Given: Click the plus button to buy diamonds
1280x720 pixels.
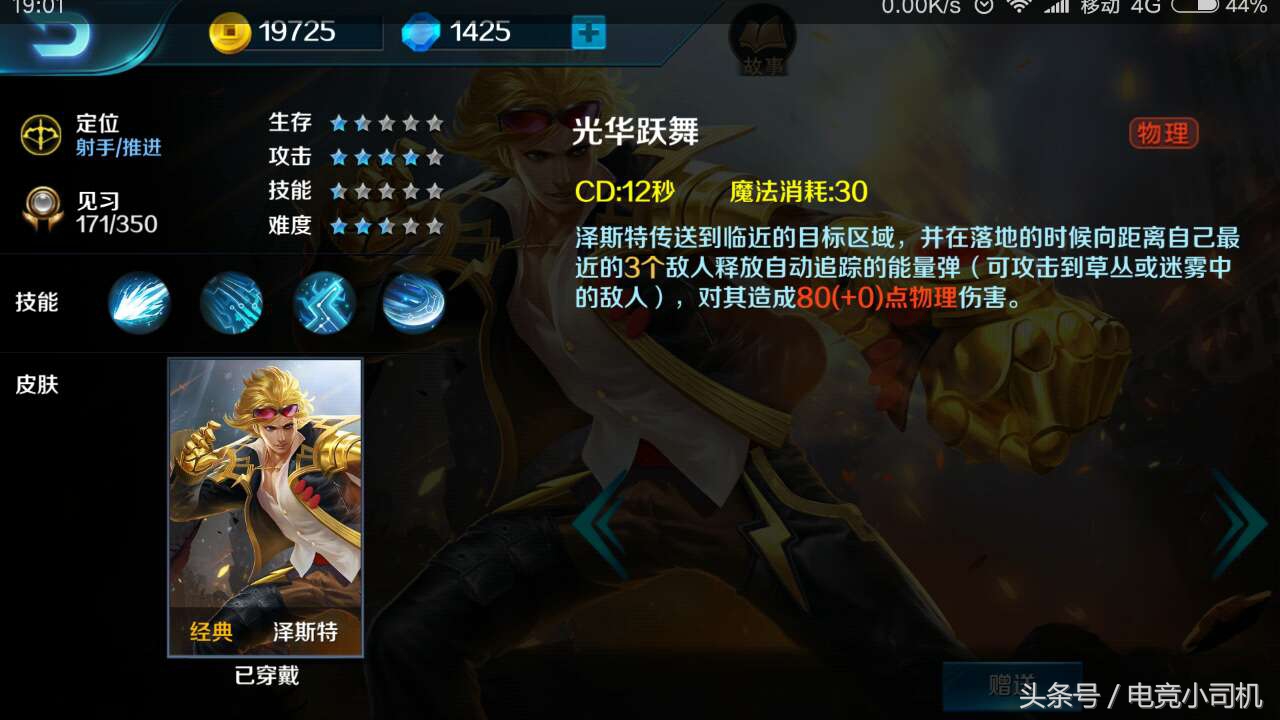Looking at the screenshot, I should [x=588, y=32].
